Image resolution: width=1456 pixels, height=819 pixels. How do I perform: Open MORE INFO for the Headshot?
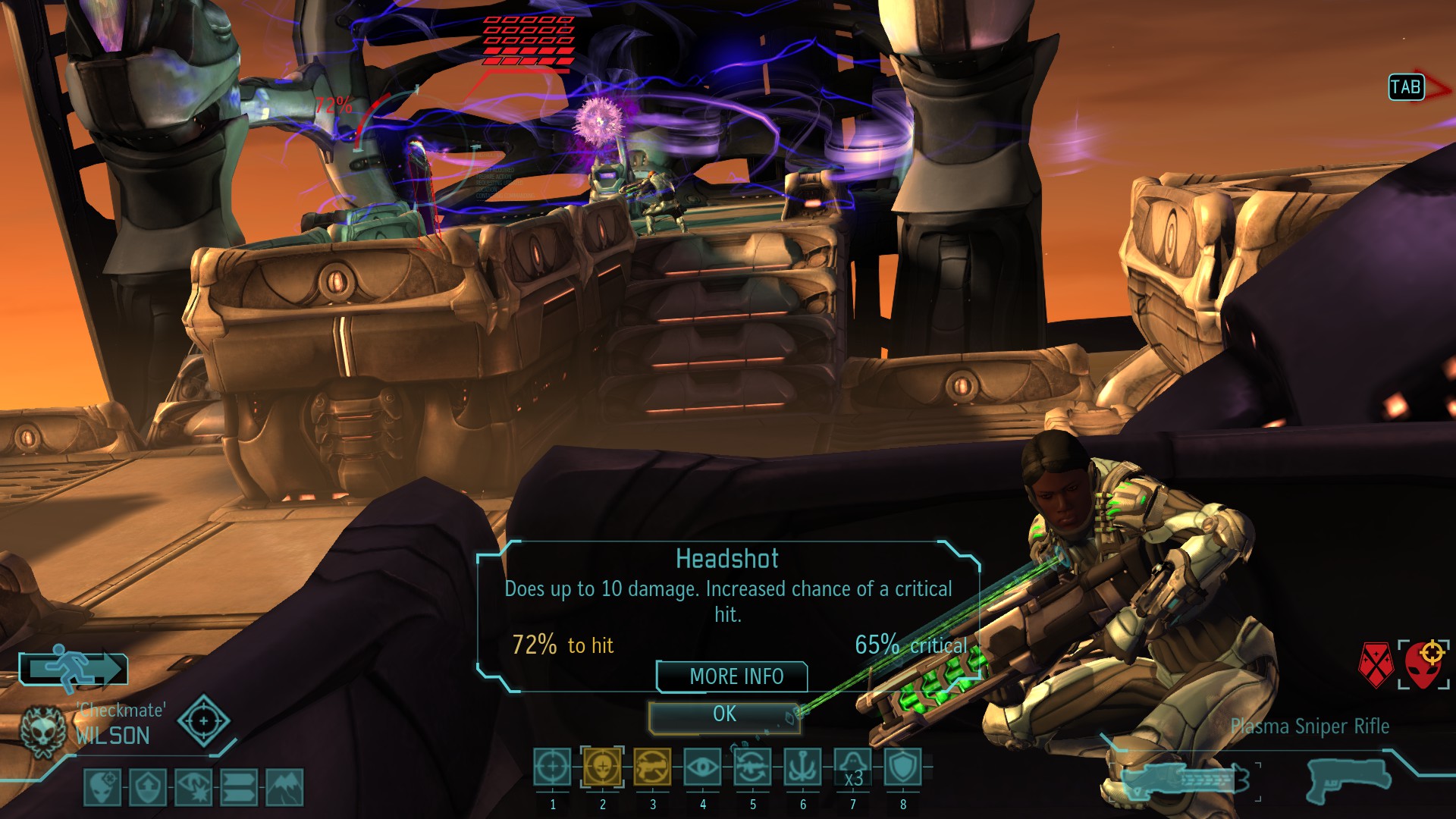(733, 676)
